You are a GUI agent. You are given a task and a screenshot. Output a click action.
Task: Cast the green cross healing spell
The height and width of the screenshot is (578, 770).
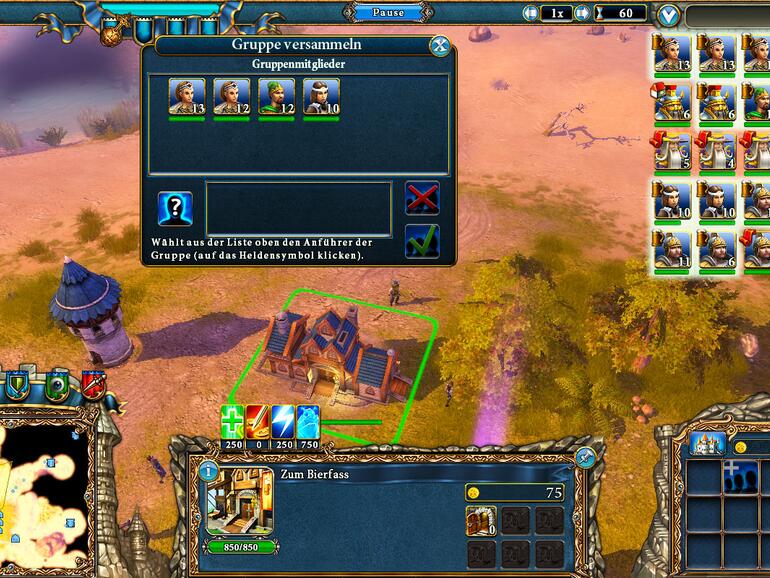[233, 422]
